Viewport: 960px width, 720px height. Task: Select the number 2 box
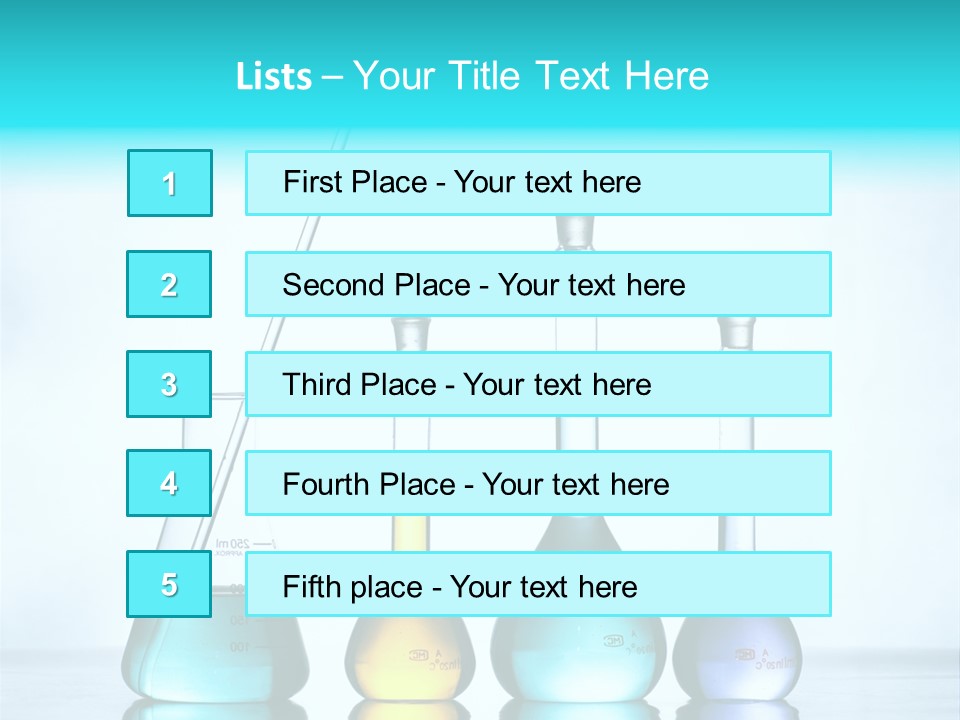[x=170, y=284]
